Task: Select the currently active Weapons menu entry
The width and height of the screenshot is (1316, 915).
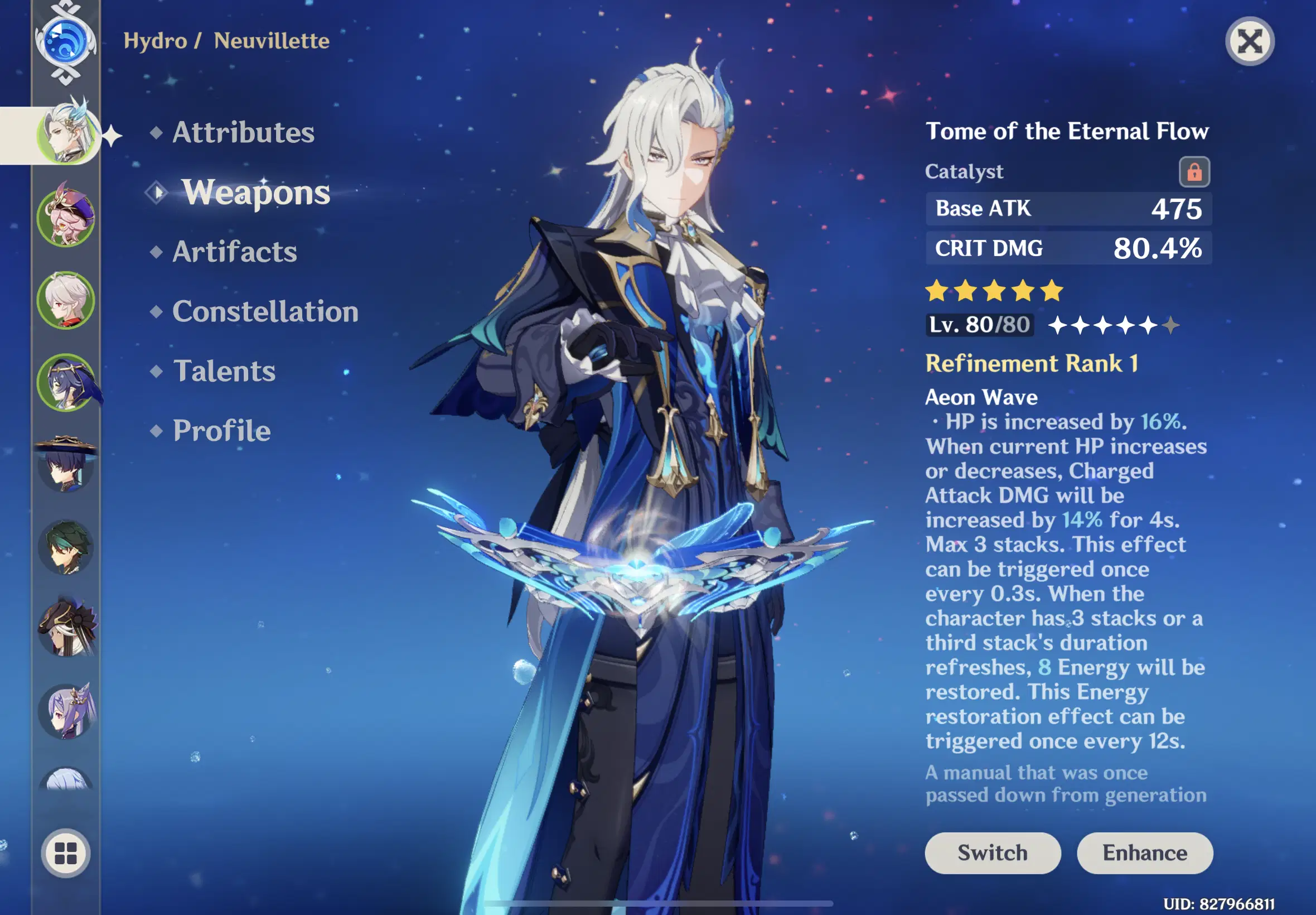Action: point(255,193)
